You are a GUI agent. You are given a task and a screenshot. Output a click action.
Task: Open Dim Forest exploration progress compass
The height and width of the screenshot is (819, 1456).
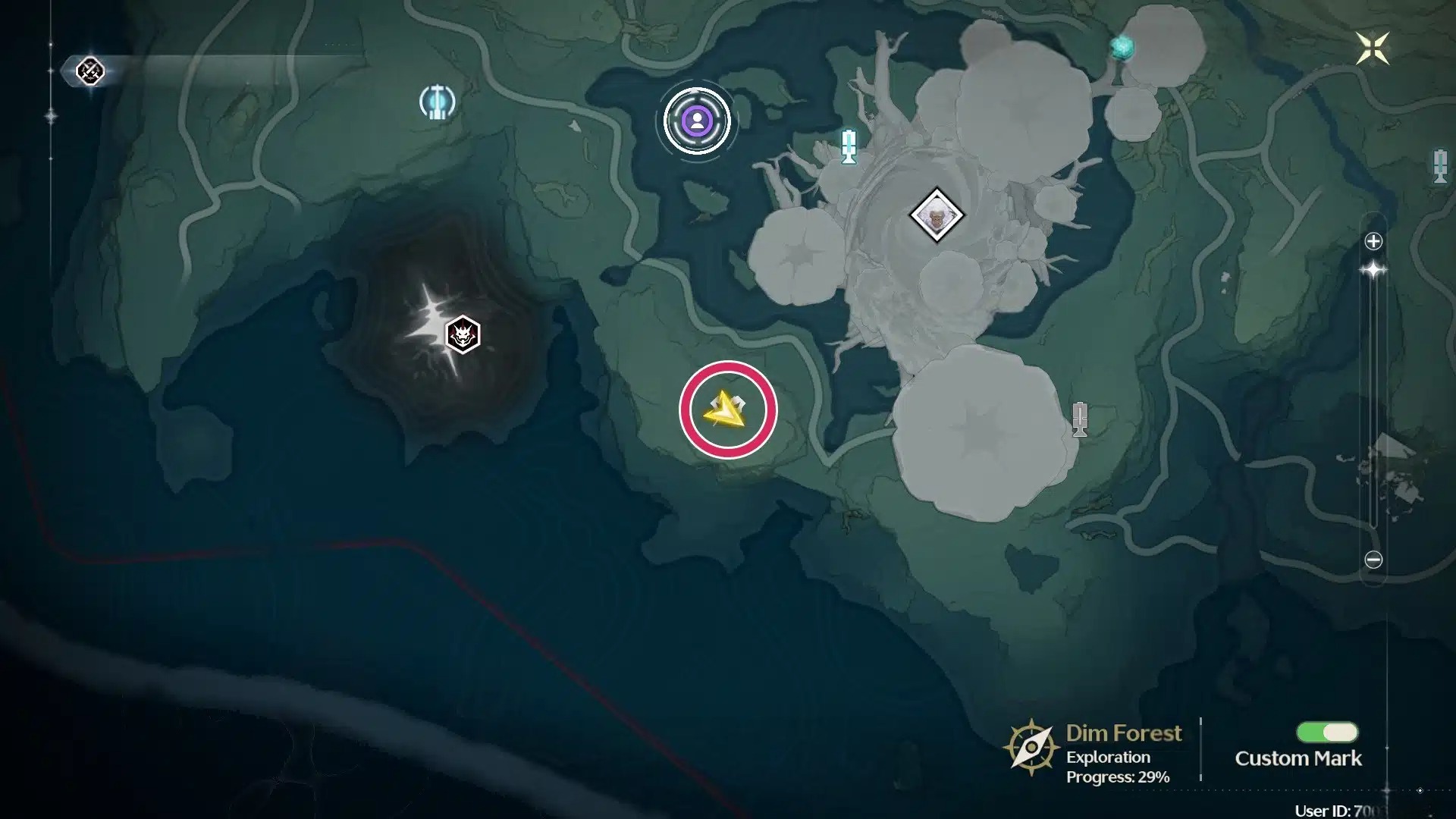click(1031, 748)
